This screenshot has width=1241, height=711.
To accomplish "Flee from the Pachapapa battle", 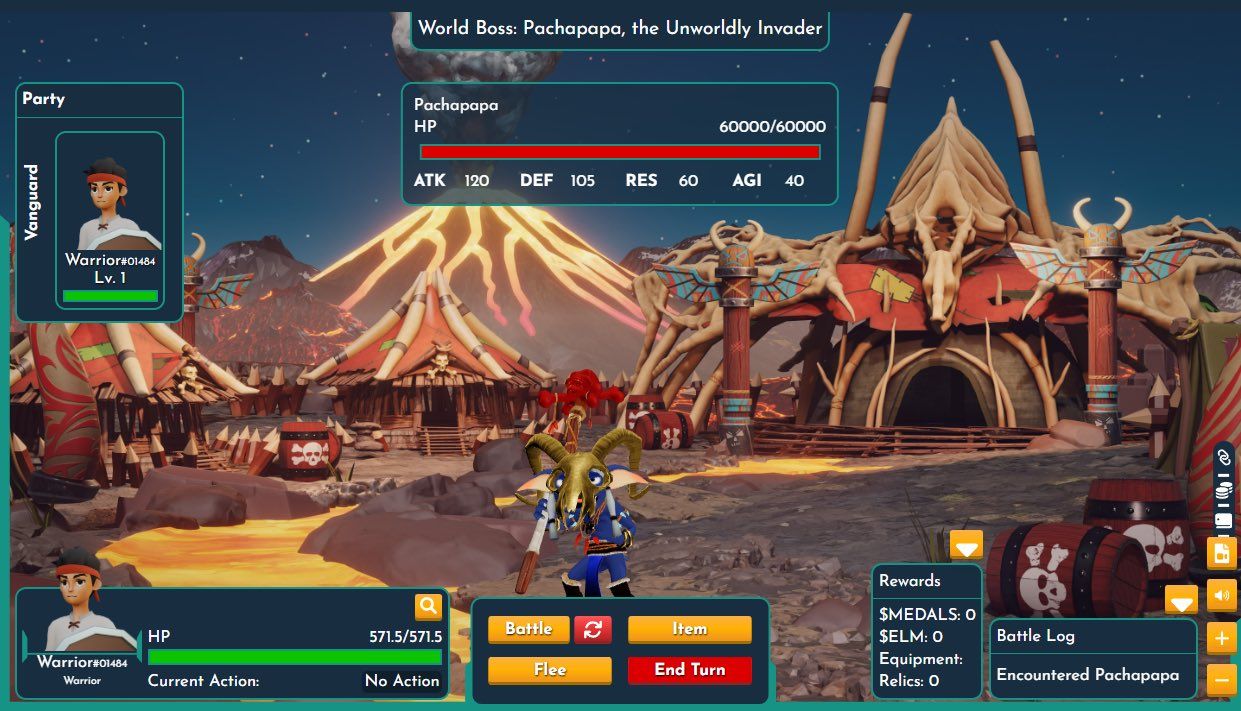I will click(x=549, y=670).
